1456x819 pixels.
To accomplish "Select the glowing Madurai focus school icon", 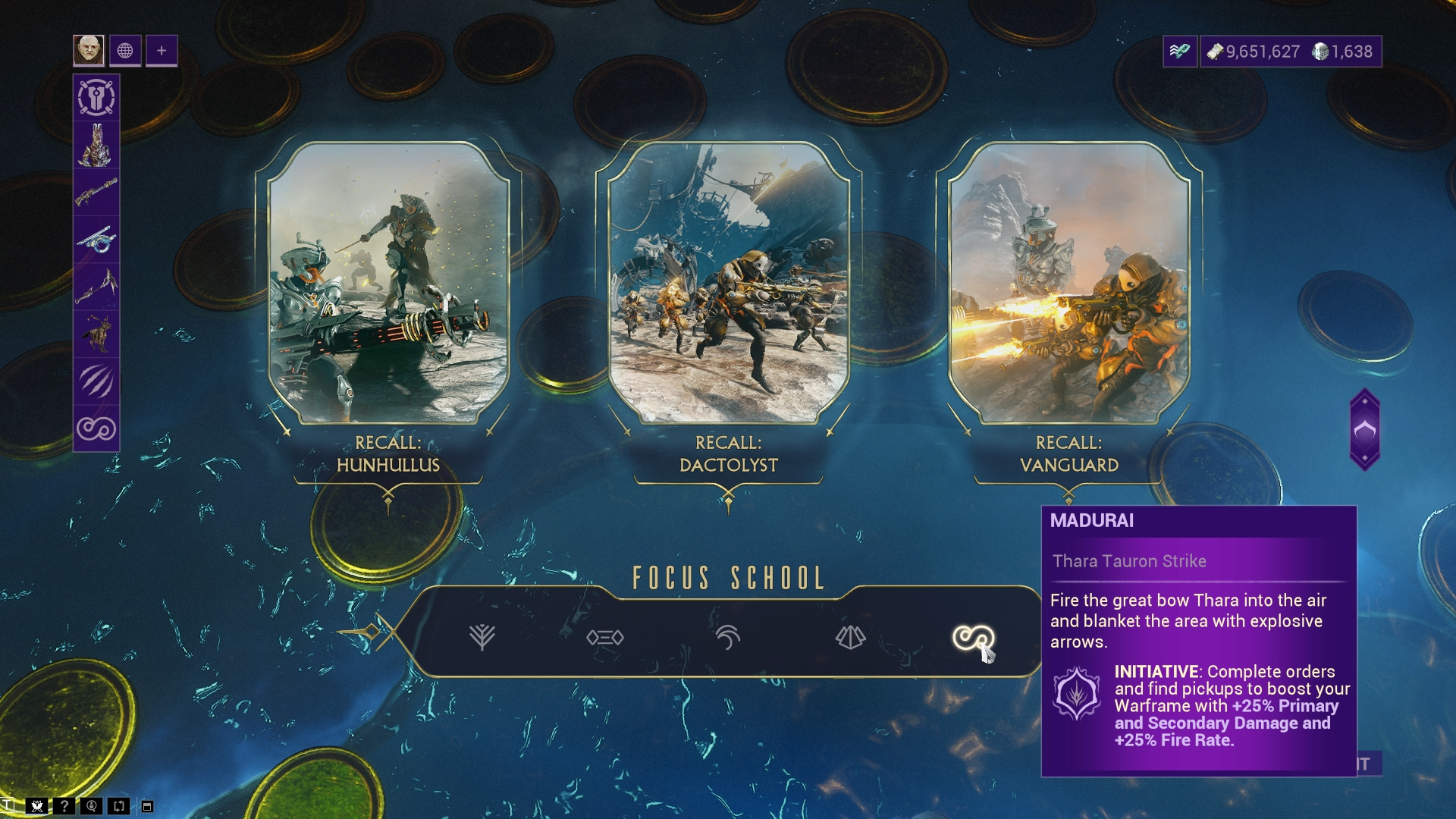I will (973, 637).
